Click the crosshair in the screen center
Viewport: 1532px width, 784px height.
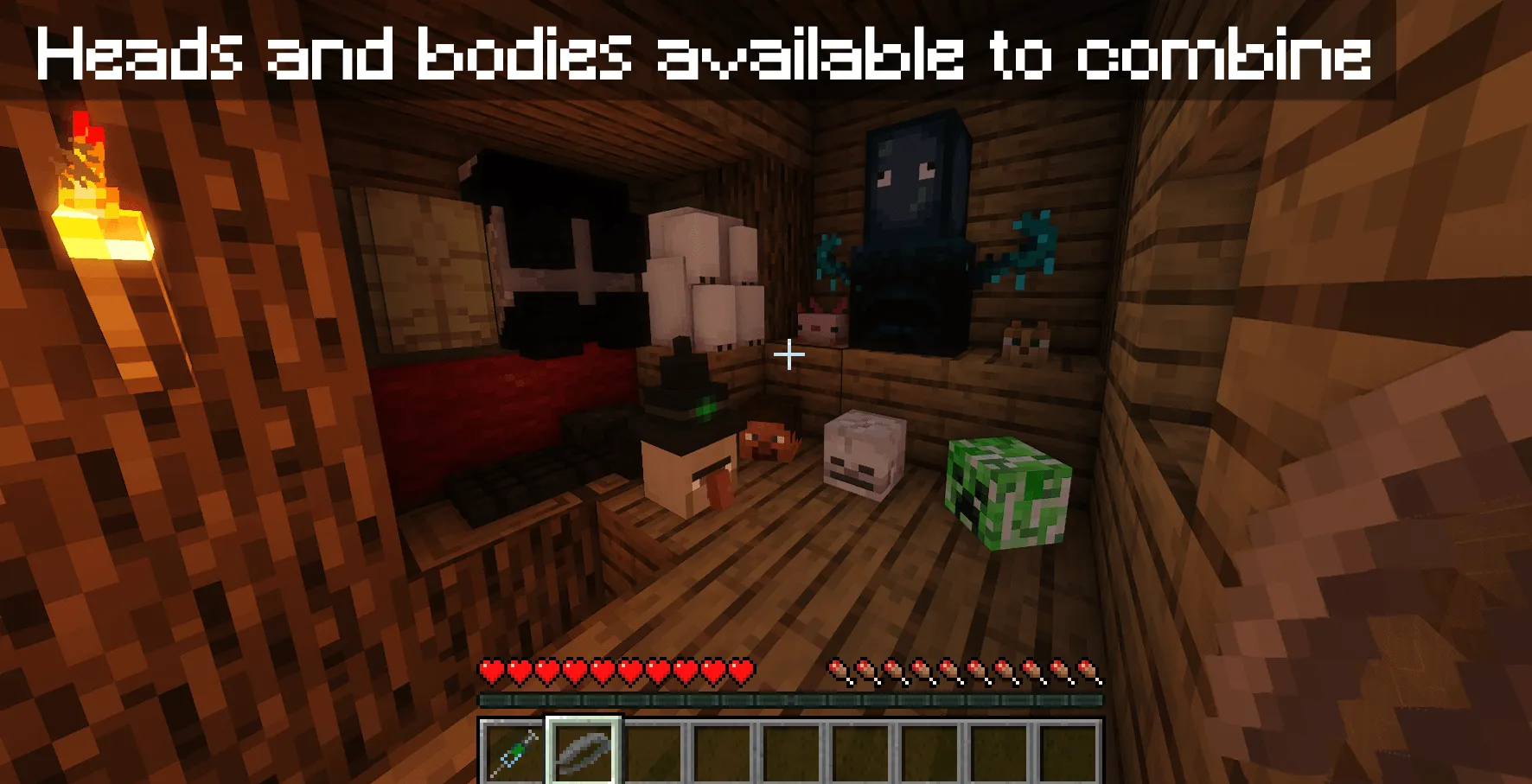point(791,354)
